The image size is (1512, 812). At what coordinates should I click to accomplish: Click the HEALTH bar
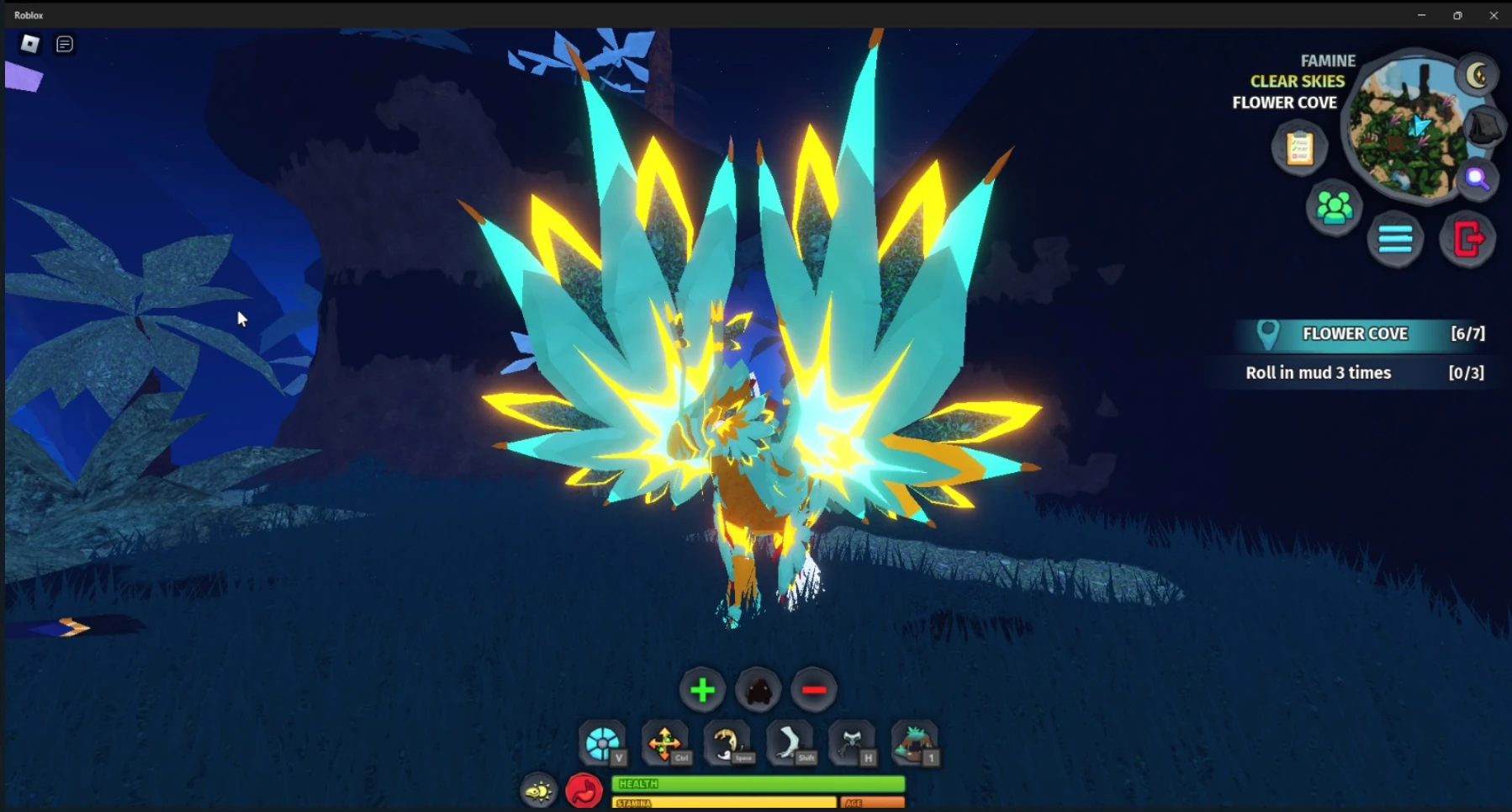757,783
